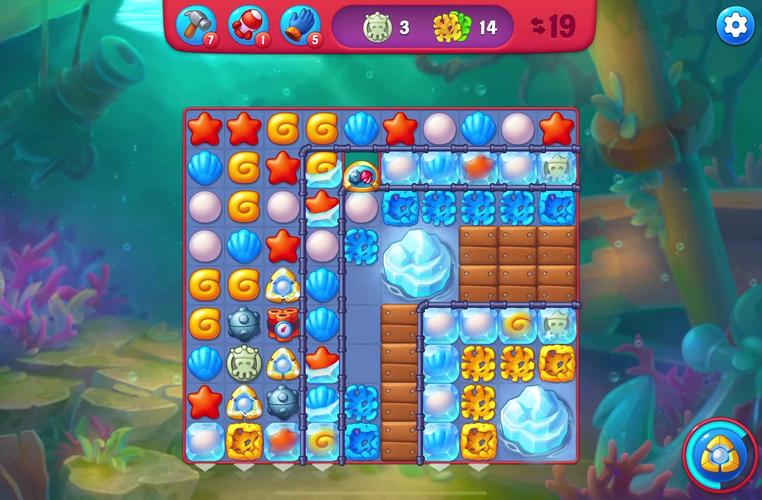Open settings with the gear button
This screenshot has width=762, height=500.
pyautogui.click(x=735, y=27)
